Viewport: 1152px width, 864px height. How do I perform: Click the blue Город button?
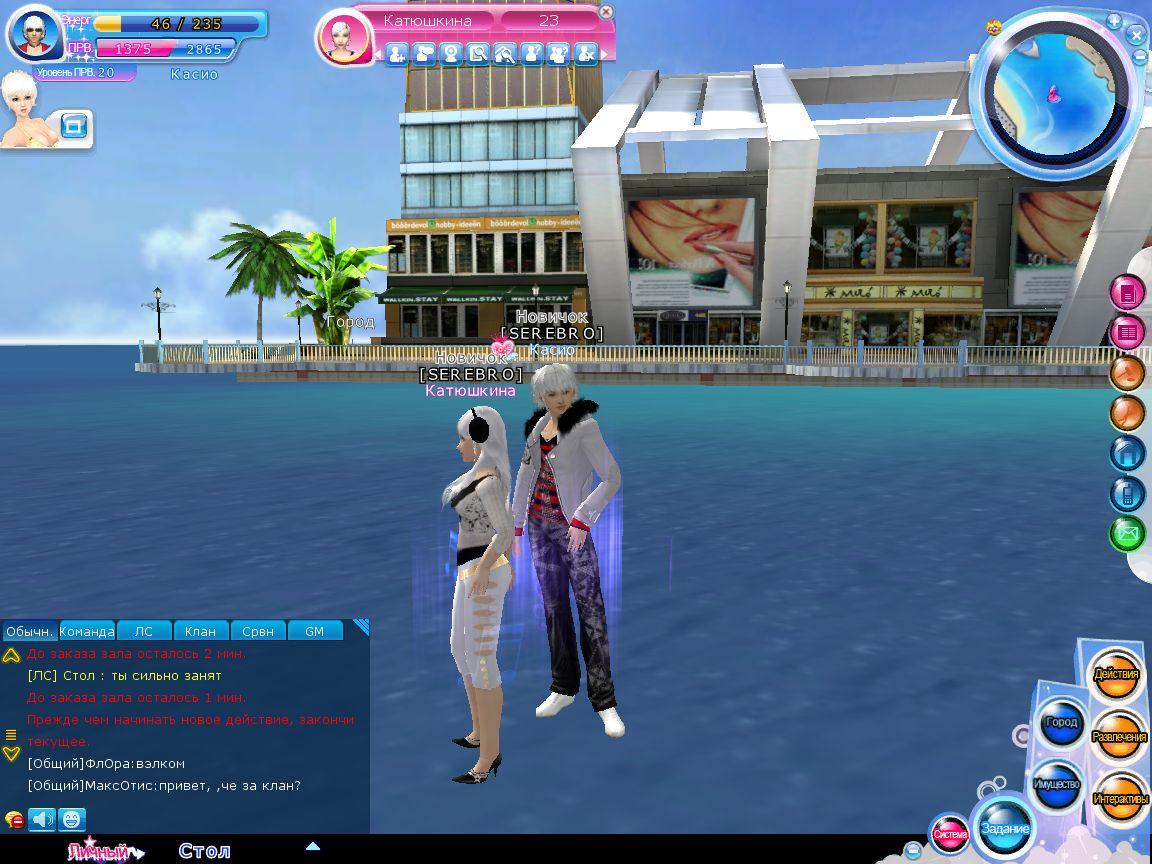click(x=1060, y=723)
